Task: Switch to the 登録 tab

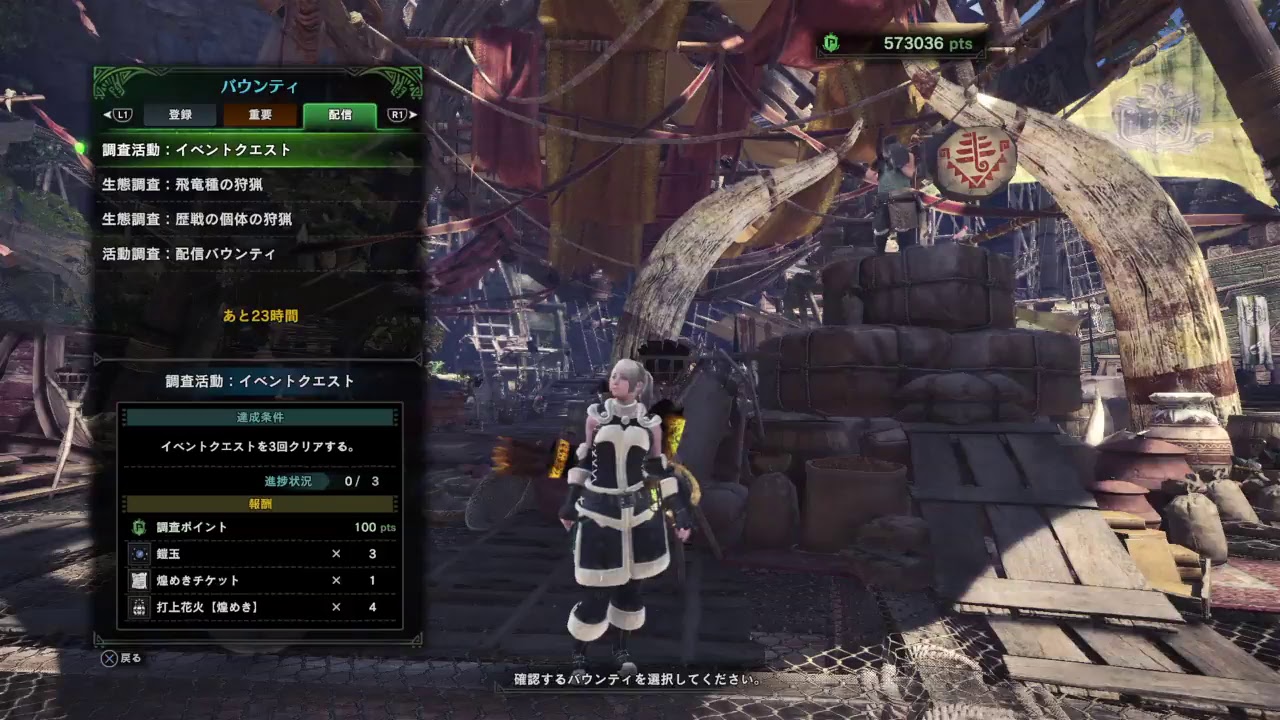Action: 180,115
